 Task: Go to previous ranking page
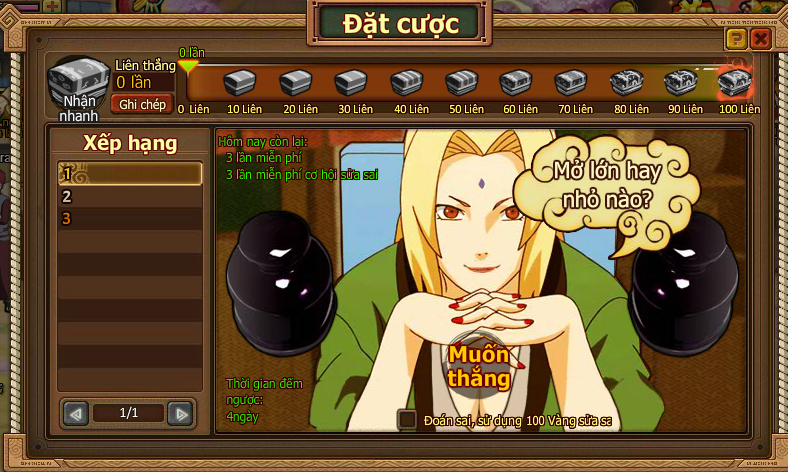(x=76, y=412)
